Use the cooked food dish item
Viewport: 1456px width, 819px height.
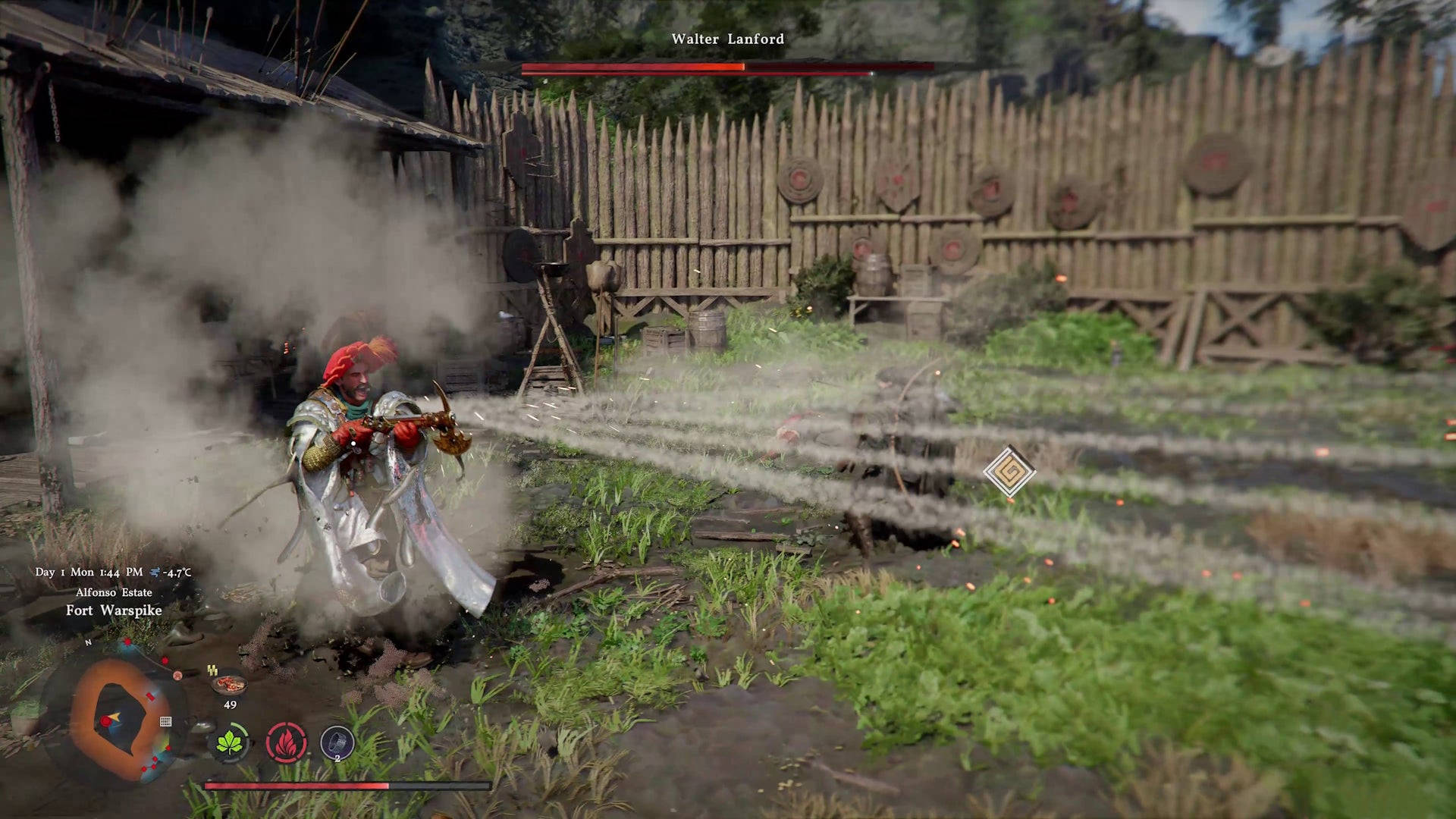tap(229, 684)
